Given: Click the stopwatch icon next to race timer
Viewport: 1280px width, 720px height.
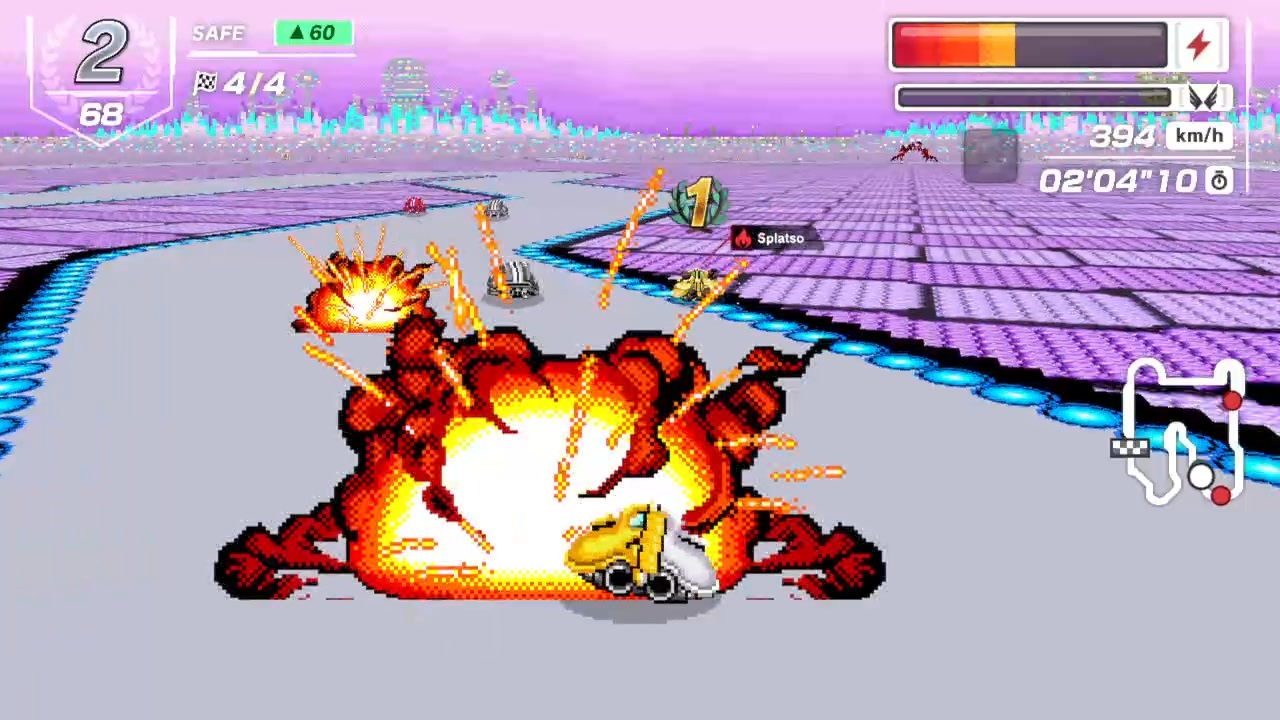Looking at the screenshot, I should (1218, 181).
